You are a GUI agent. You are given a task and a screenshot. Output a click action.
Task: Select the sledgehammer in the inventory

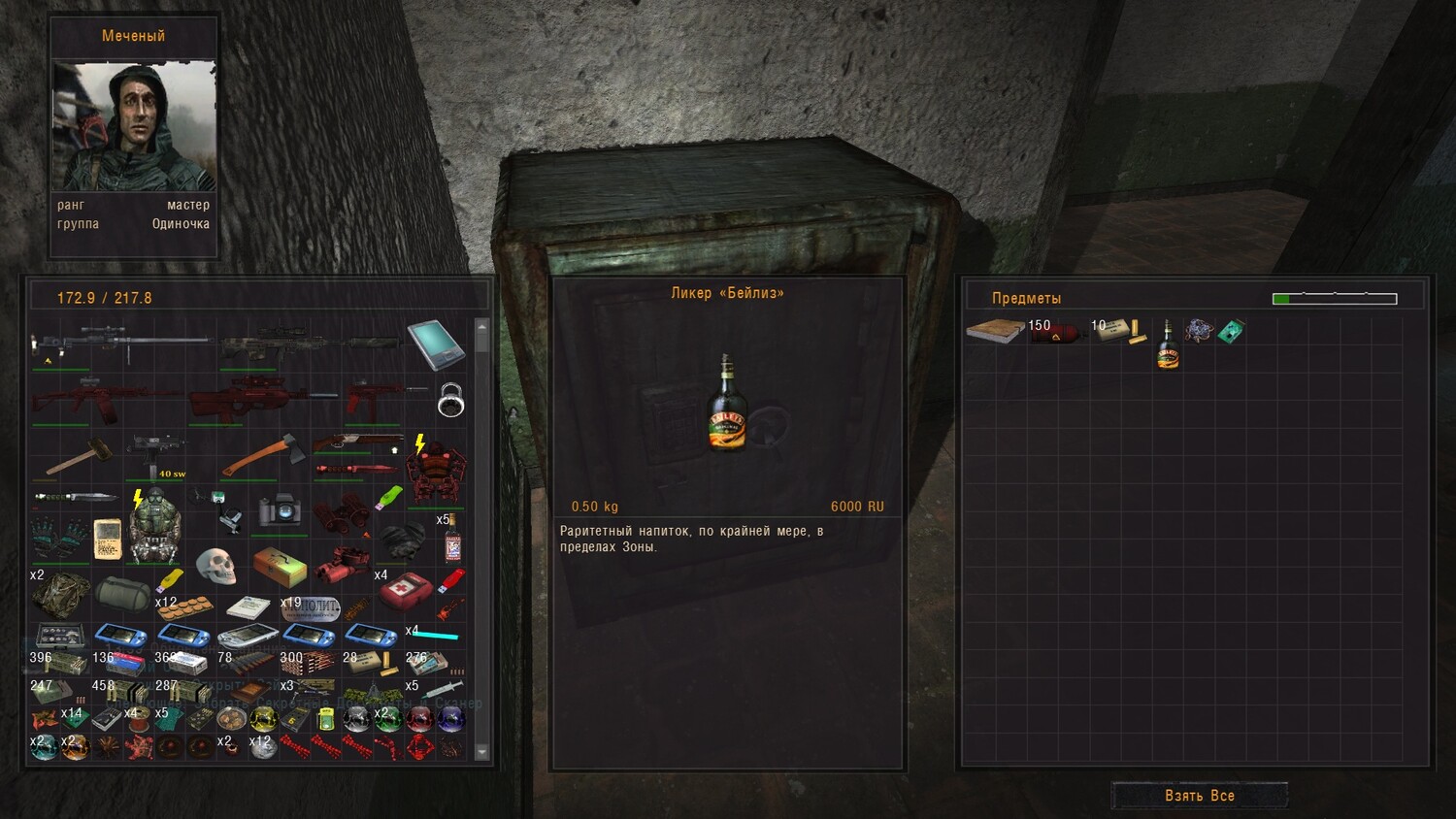pyautogui.click(x=76, y=456)
